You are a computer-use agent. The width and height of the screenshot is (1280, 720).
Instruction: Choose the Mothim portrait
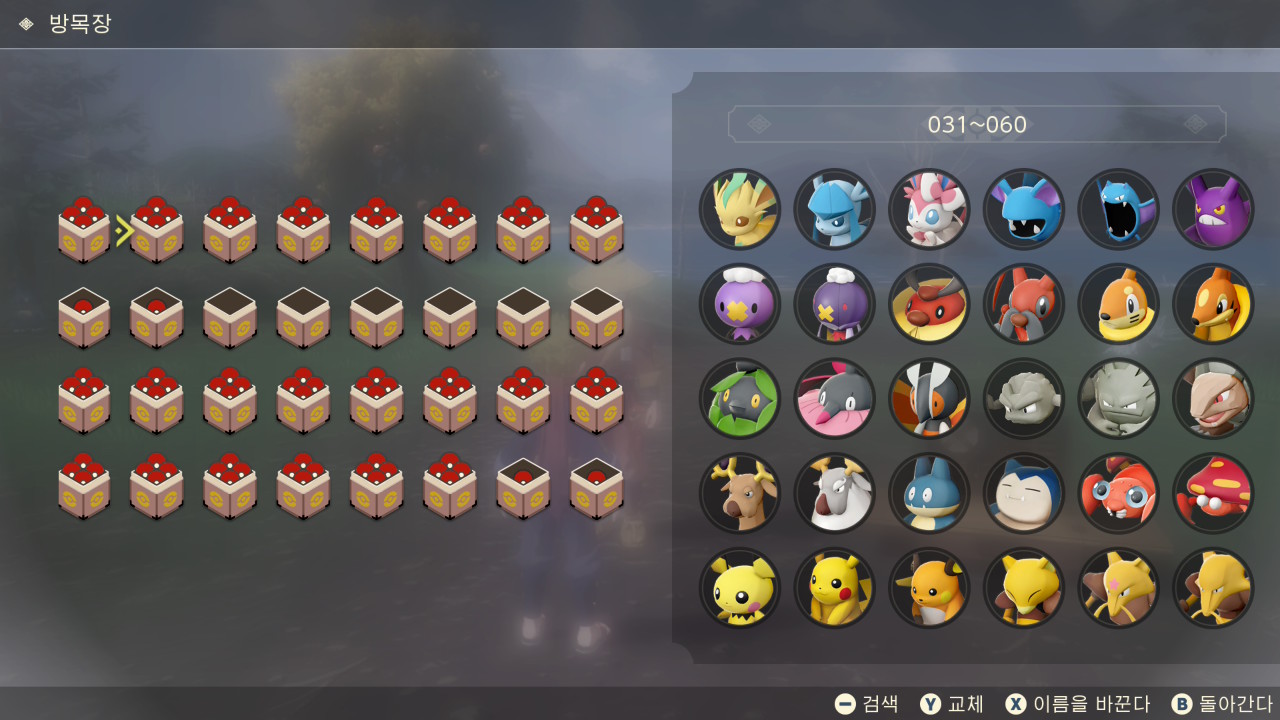929,399
